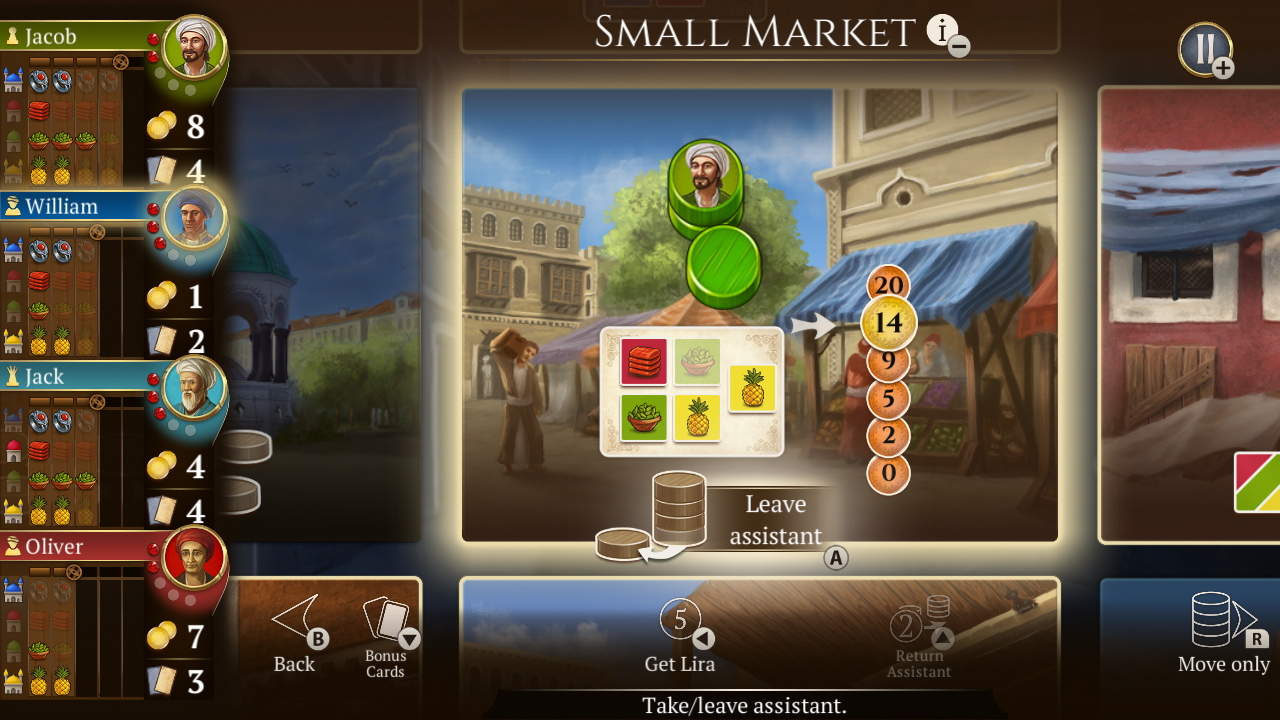Image resolution: width=1280 pixels, height=720 pixels.
Task: Click the red fabric icon in the demand grid
Action: [x=644, y=362]
